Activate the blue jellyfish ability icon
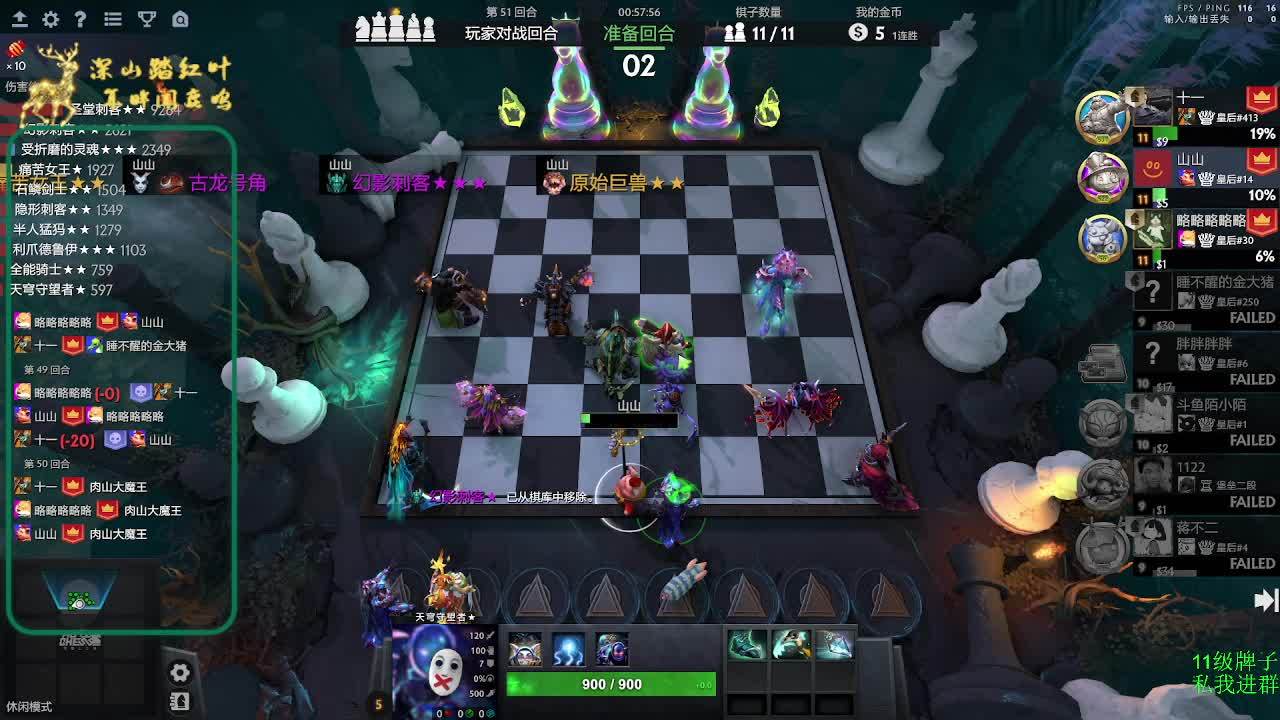Screen dimensions: 1280x720 click(x=569, y=649)
